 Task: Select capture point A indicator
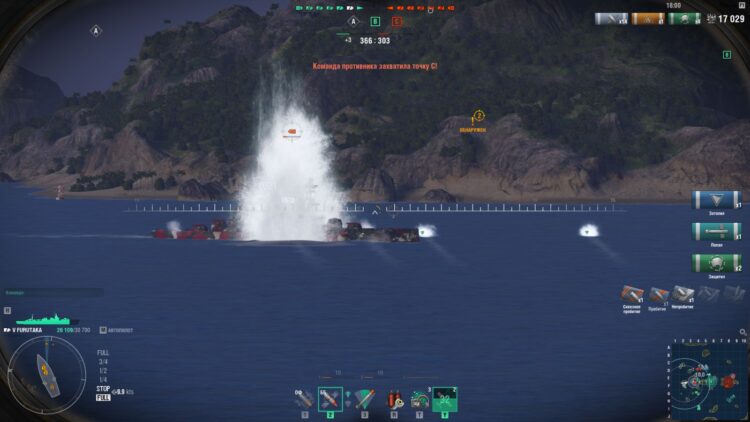tap(352, 20)
